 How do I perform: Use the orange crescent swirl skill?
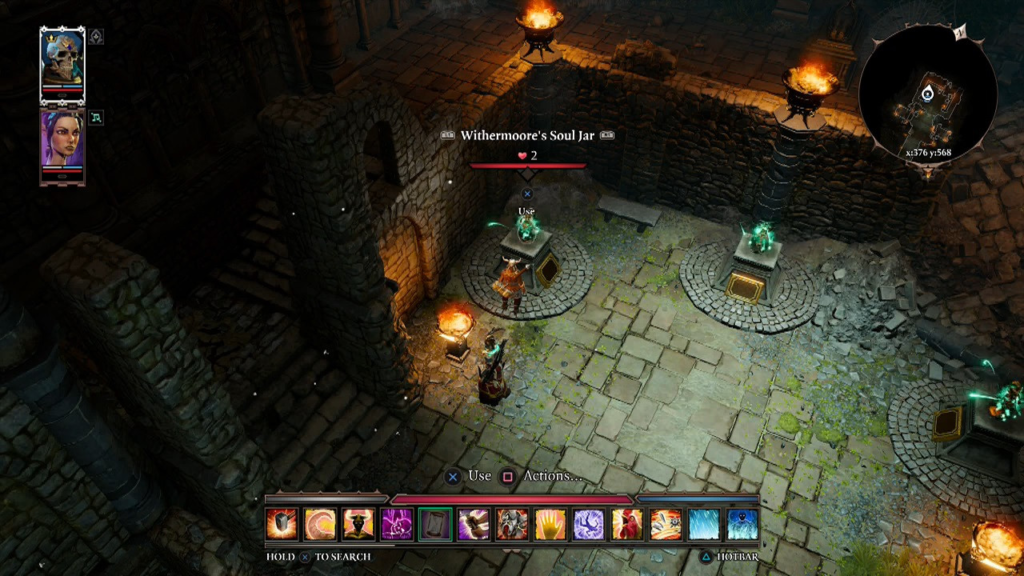(320, 524)
